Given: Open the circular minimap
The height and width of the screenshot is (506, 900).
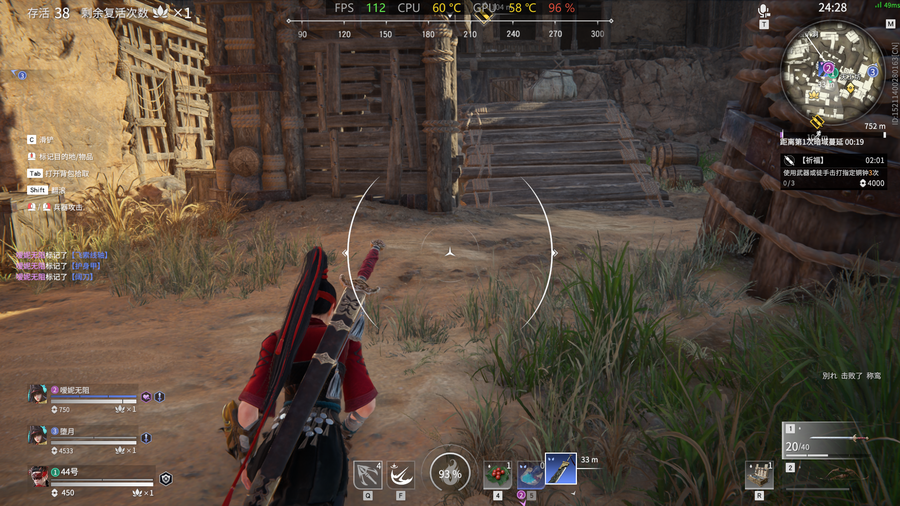Looking at the screenshot, I should (832, 69).
